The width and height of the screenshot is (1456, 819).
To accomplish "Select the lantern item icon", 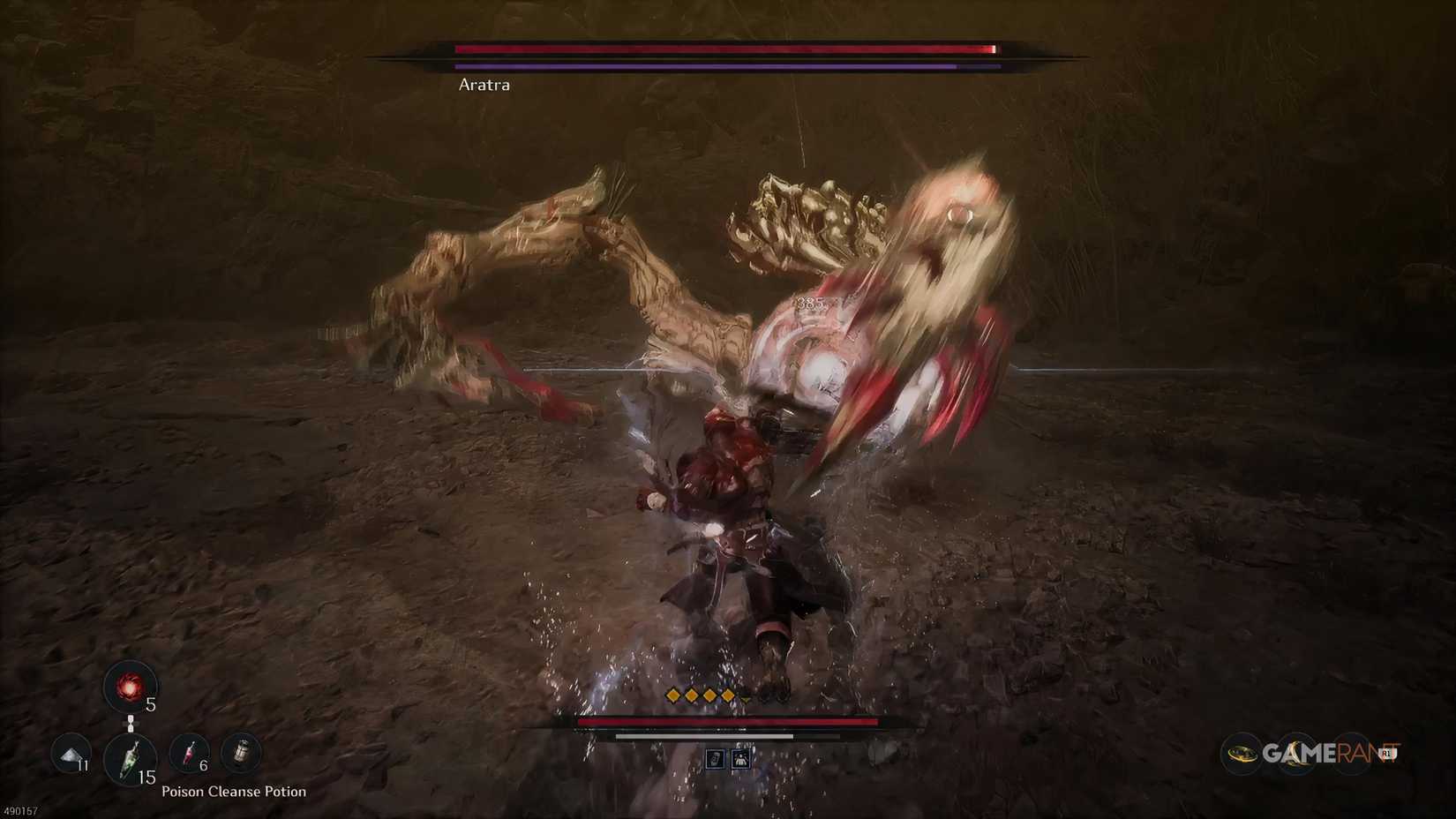I will 243,750.
